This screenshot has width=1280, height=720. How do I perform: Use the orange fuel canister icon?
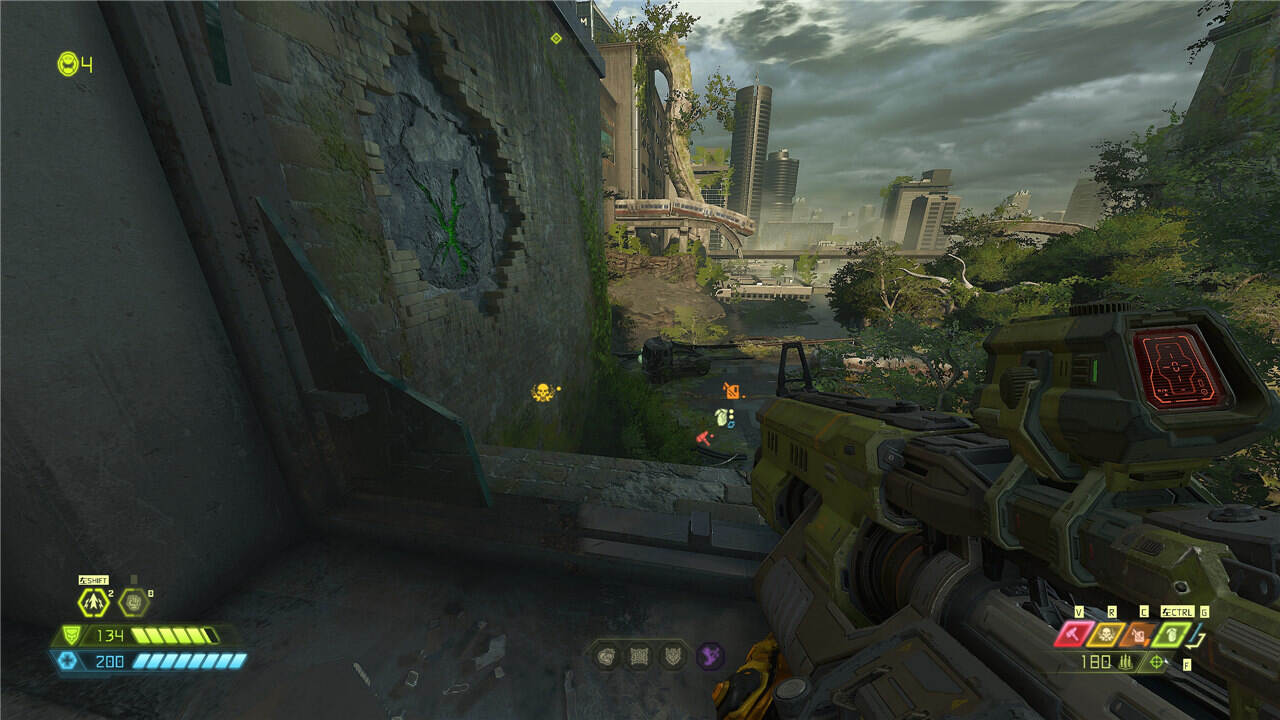1140,634
